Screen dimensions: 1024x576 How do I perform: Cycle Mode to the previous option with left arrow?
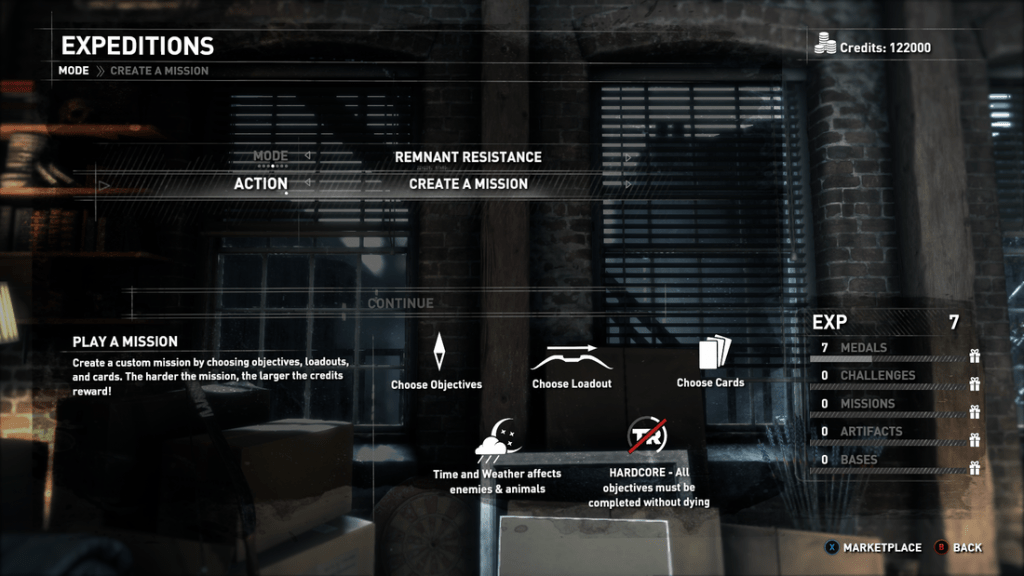pos(307,157)
